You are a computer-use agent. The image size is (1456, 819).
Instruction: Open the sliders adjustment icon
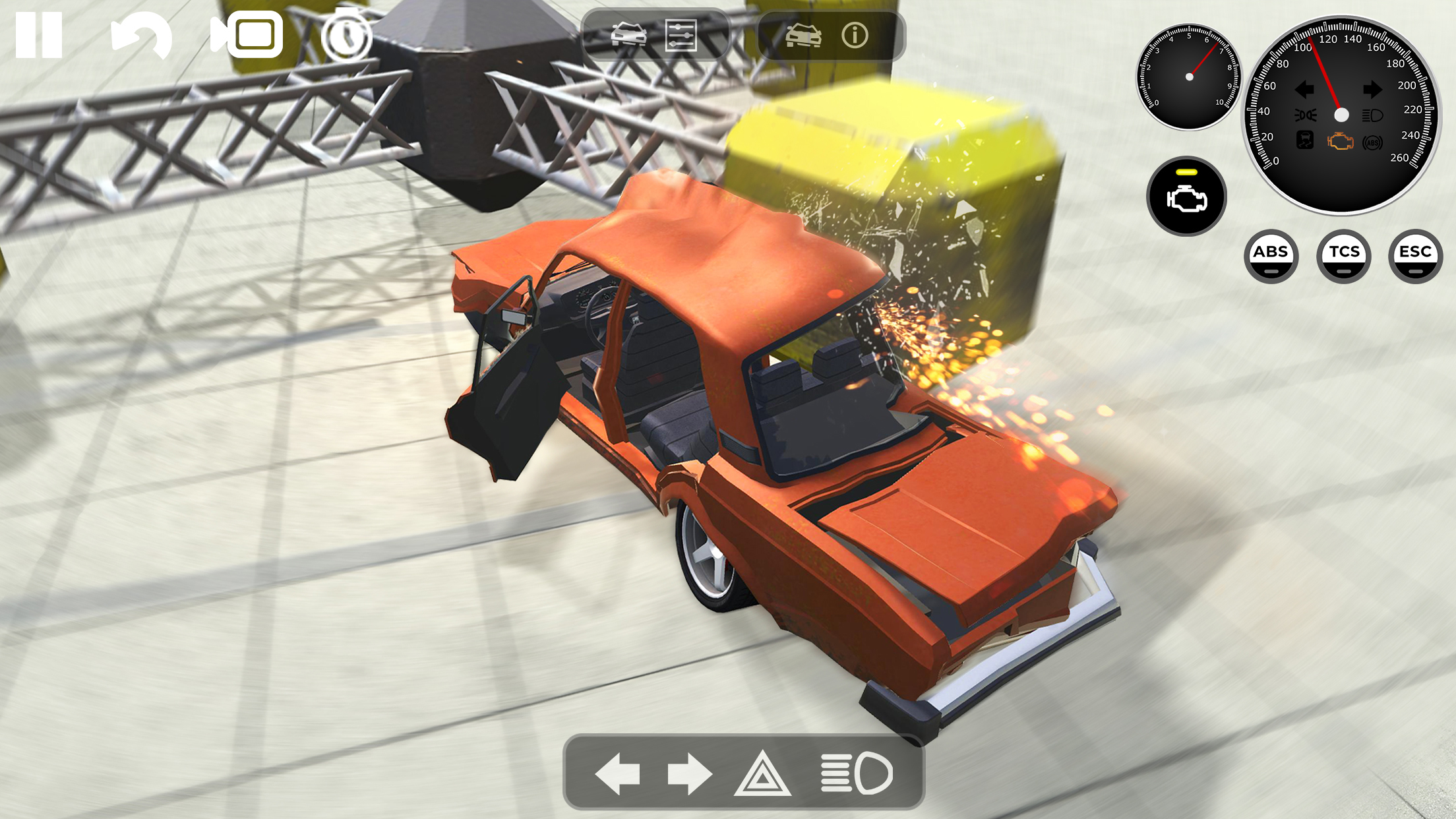682,36
